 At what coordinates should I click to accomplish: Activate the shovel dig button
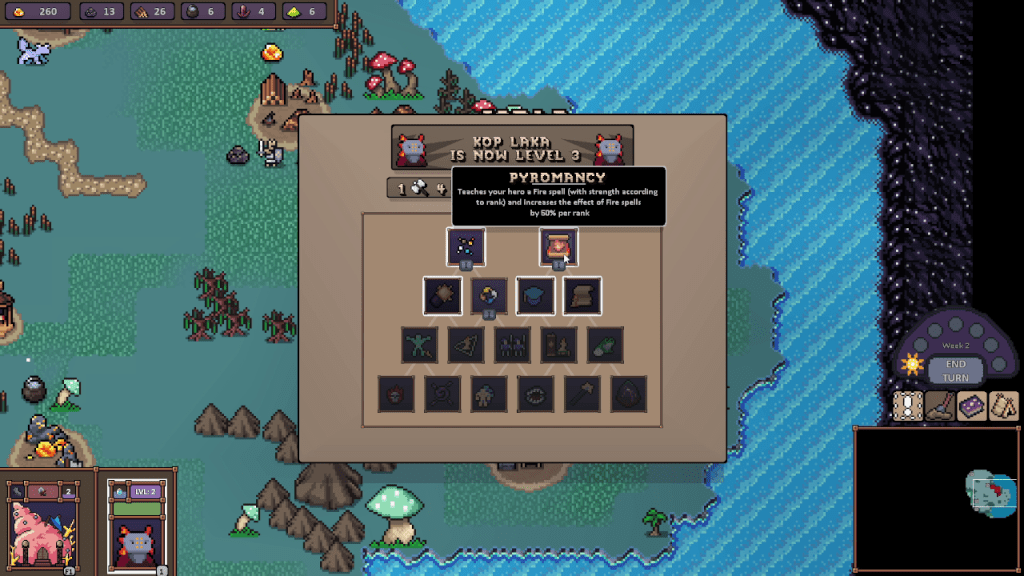pyautogui.click(x=940, y=405)
